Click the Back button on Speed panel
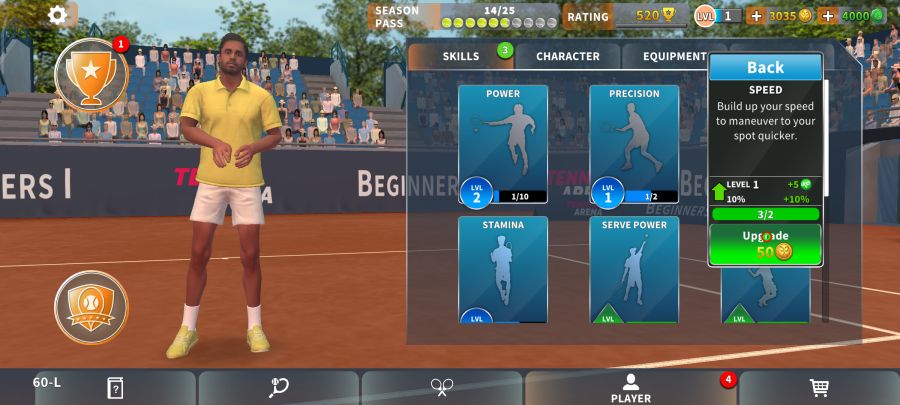The width and height of the screenshot is (900, 405). tap(765, 67)
